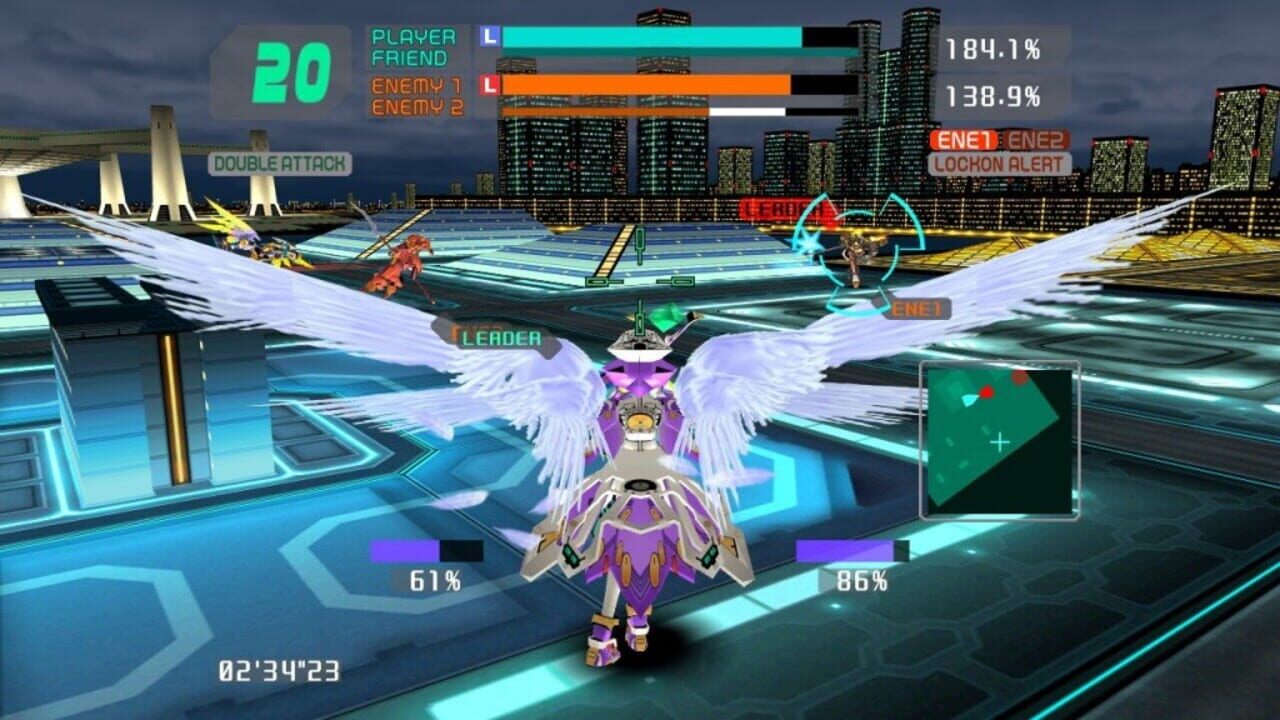Select the ENE2 indicator in the alert panel

click(x=1038, y=139)
